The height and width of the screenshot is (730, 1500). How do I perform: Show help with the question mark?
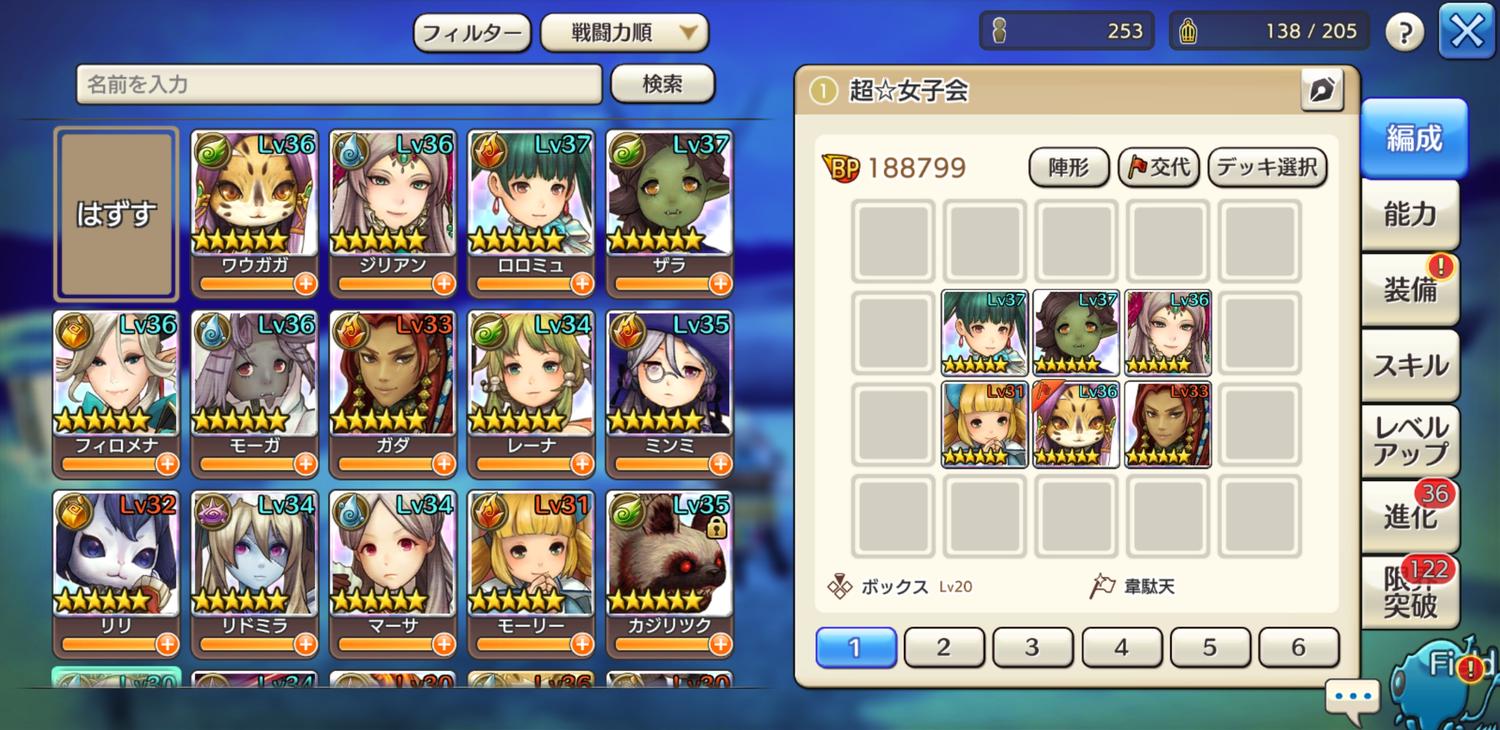tap(1404, 33)
